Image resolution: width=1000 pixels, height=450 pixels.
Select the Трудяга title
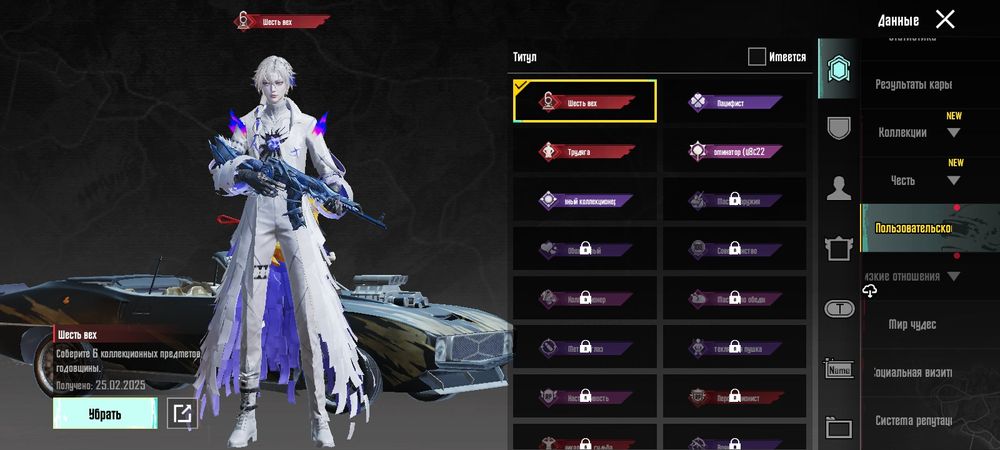tap(585, 152)
